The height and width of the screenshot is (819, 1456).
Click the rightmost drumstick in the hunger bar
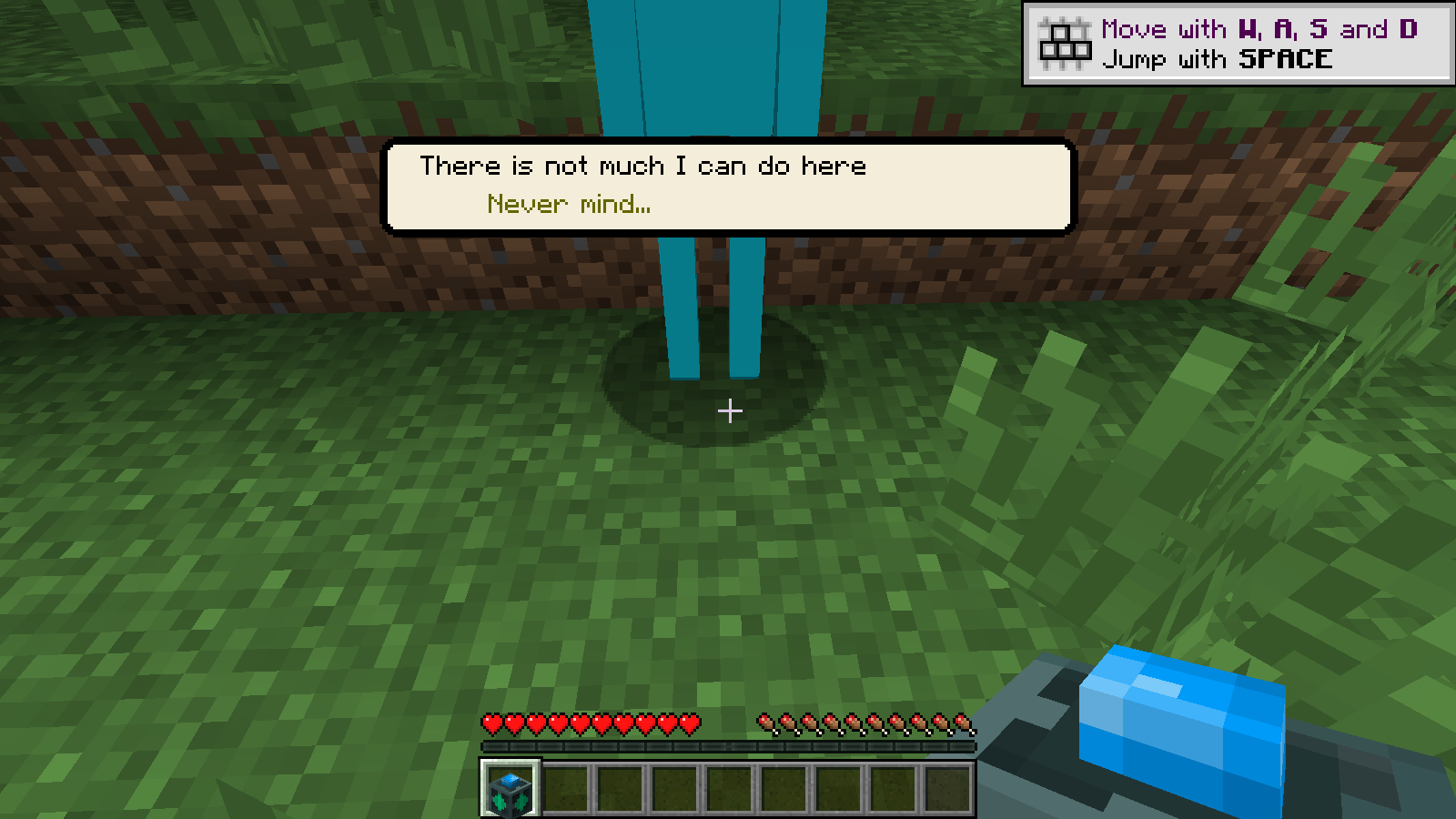tap(963, 724)
